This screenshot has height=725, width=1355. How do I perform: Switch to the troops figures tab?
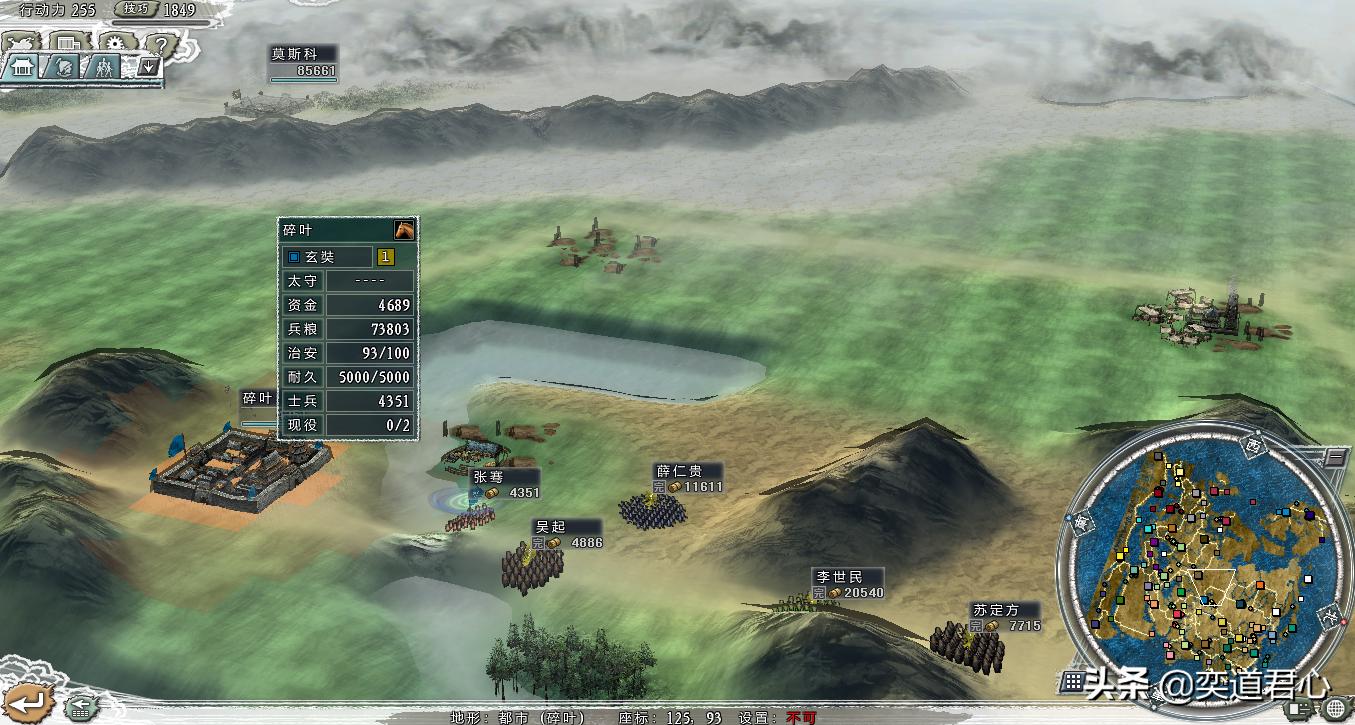[103, 67]
